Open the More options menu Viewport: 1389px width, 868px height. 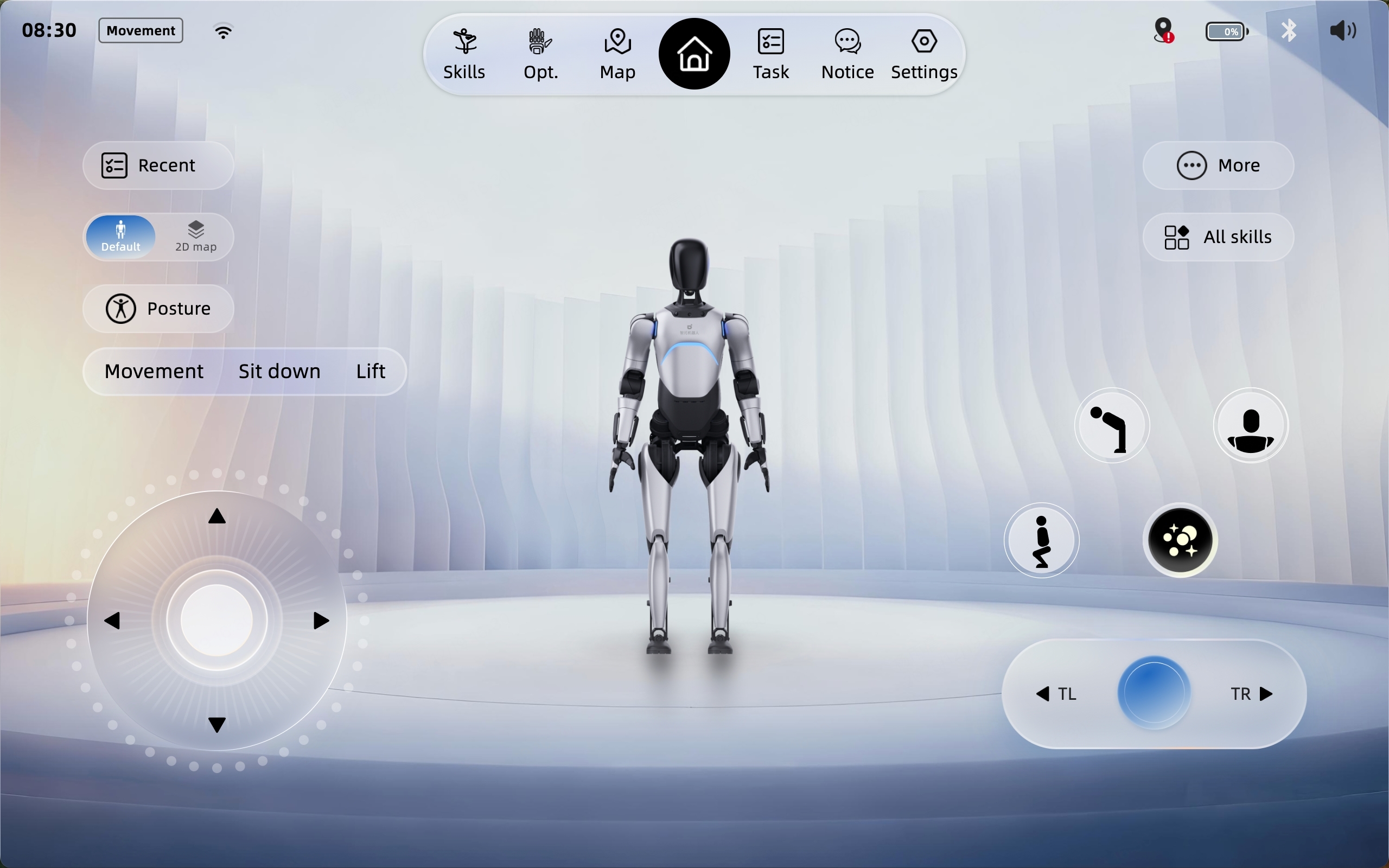(x=1218, y=165)
